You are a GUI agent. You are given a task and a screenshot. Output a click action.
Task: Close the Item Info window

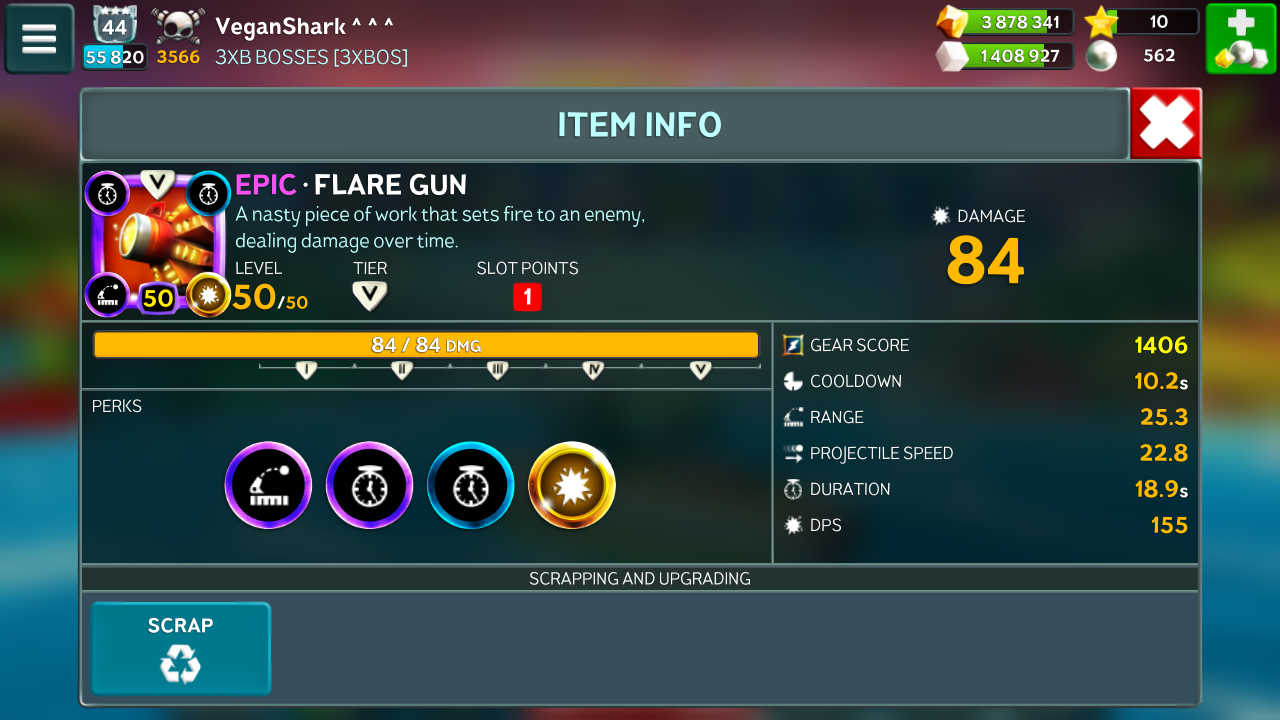[x=1166, y=124]
